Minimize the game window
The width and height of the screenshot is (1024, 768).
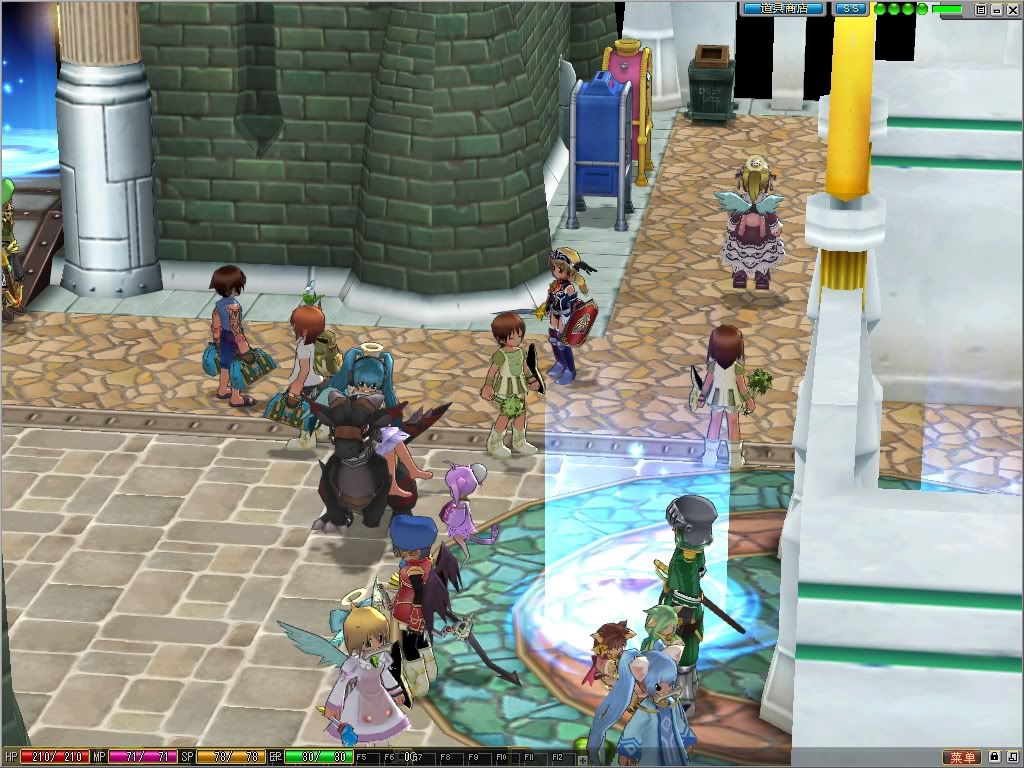(x=996, y=9)
